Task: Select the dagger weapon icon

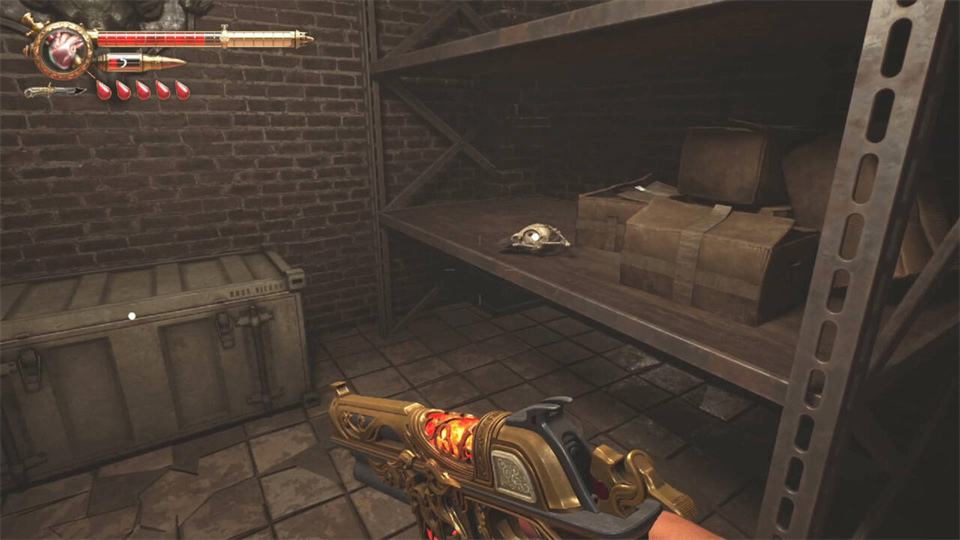Action: (54, 91)
